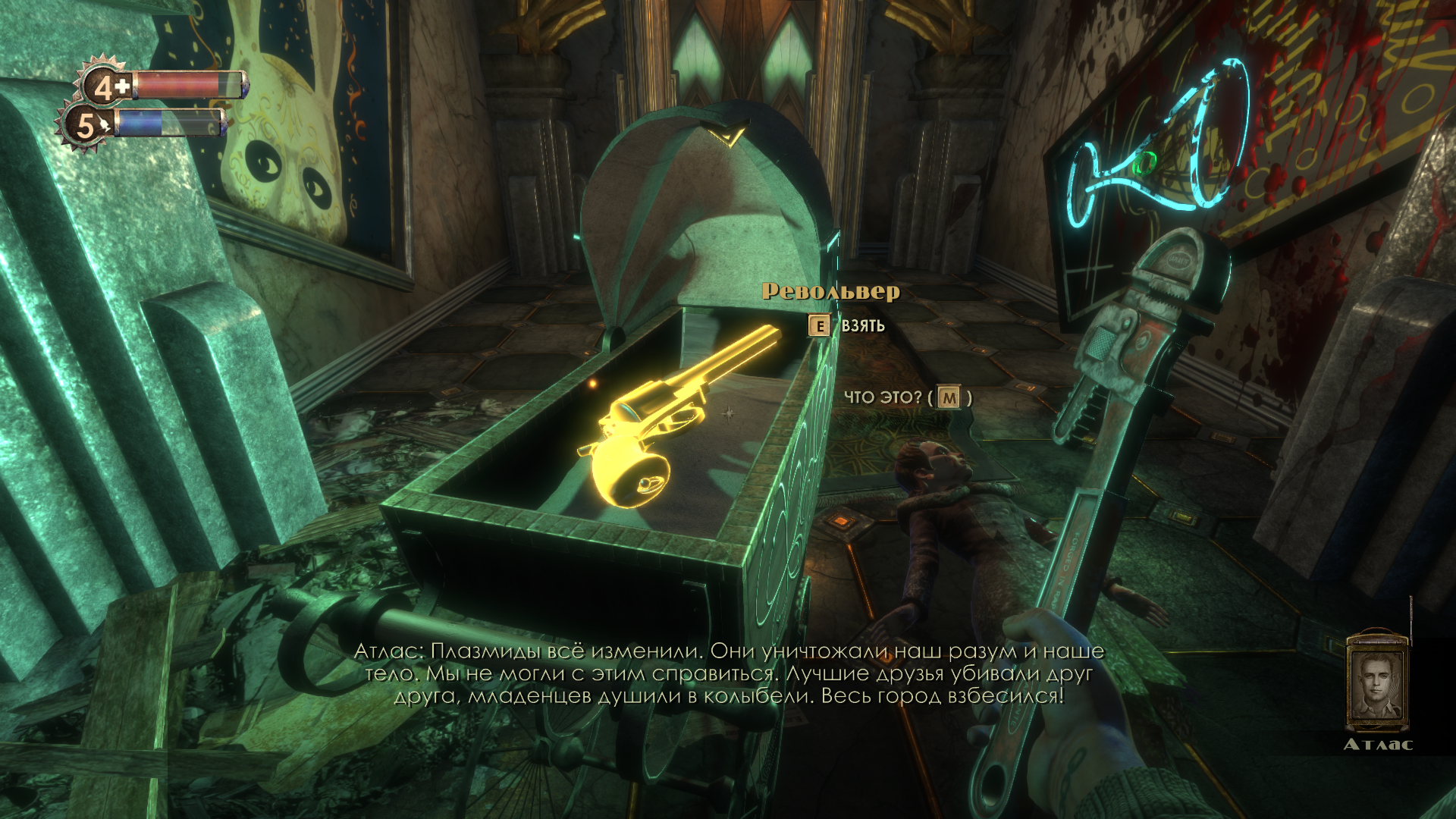Select the EVE hypo counter icon

click(x=86, y=127)
